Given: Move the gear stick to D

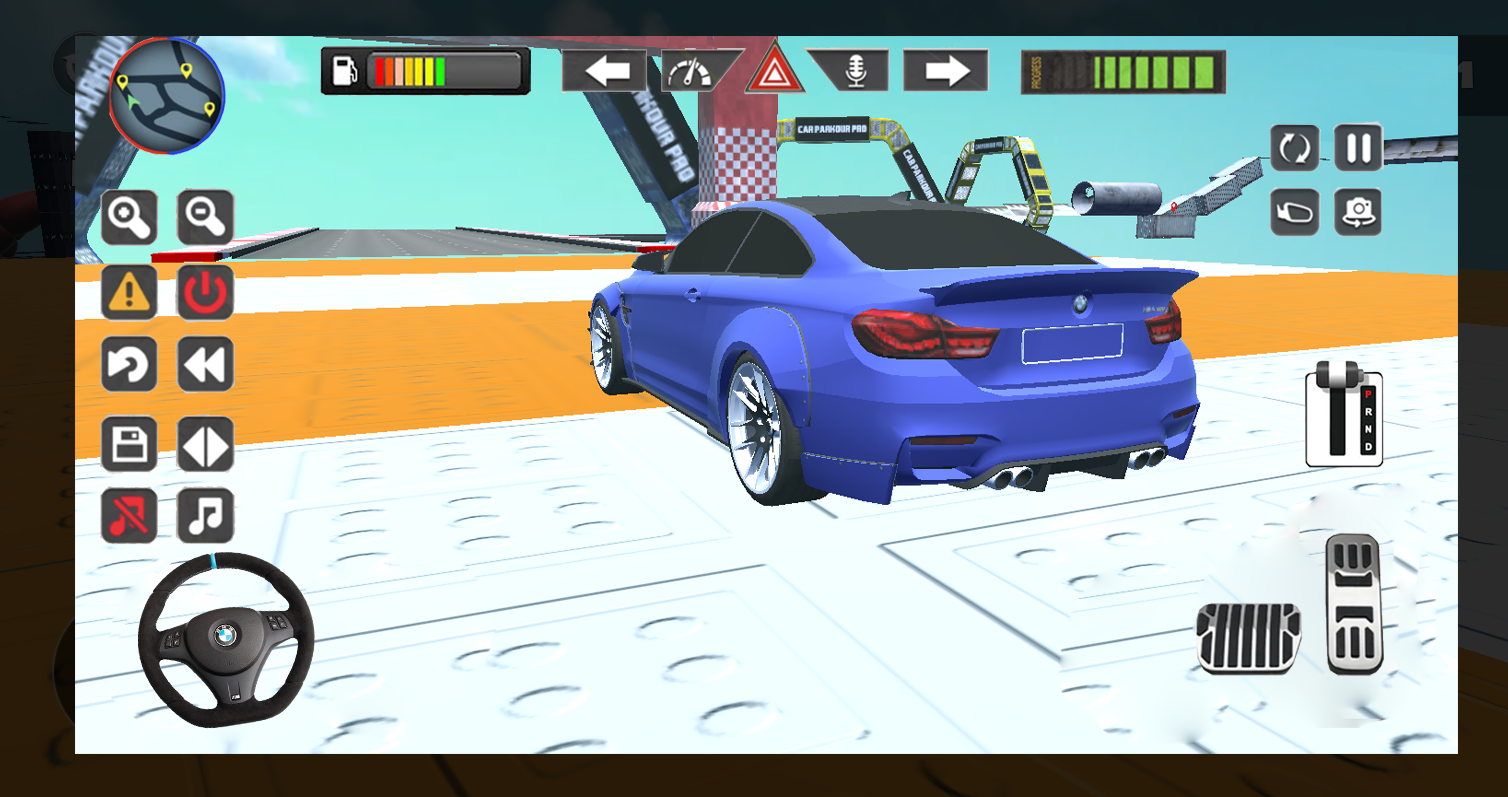Looking at the screenshot, I should pyautogui.click(x=1369, y=446).
